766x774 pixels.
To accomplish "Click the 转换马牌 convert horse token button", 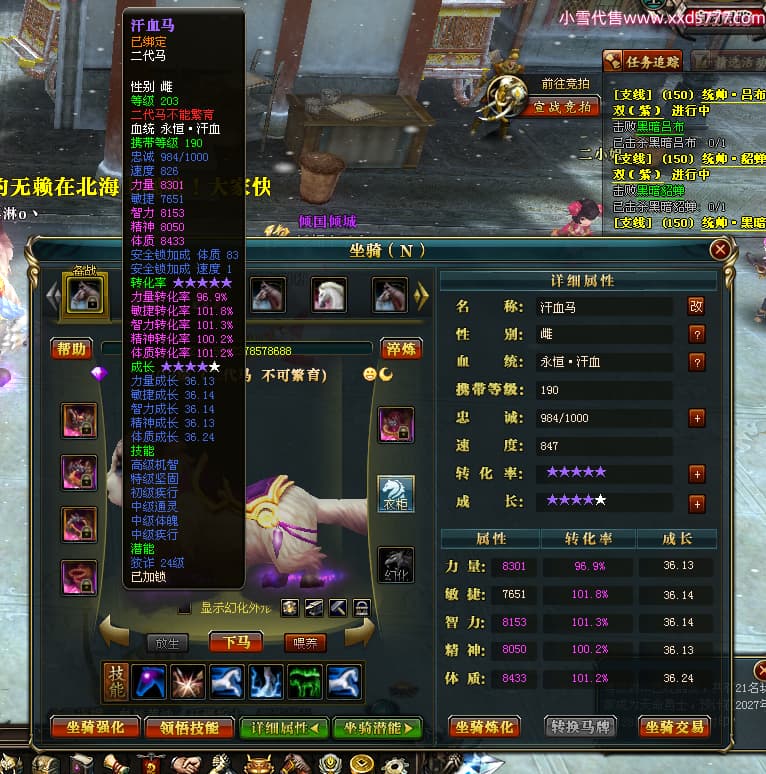I will point(582,727).
